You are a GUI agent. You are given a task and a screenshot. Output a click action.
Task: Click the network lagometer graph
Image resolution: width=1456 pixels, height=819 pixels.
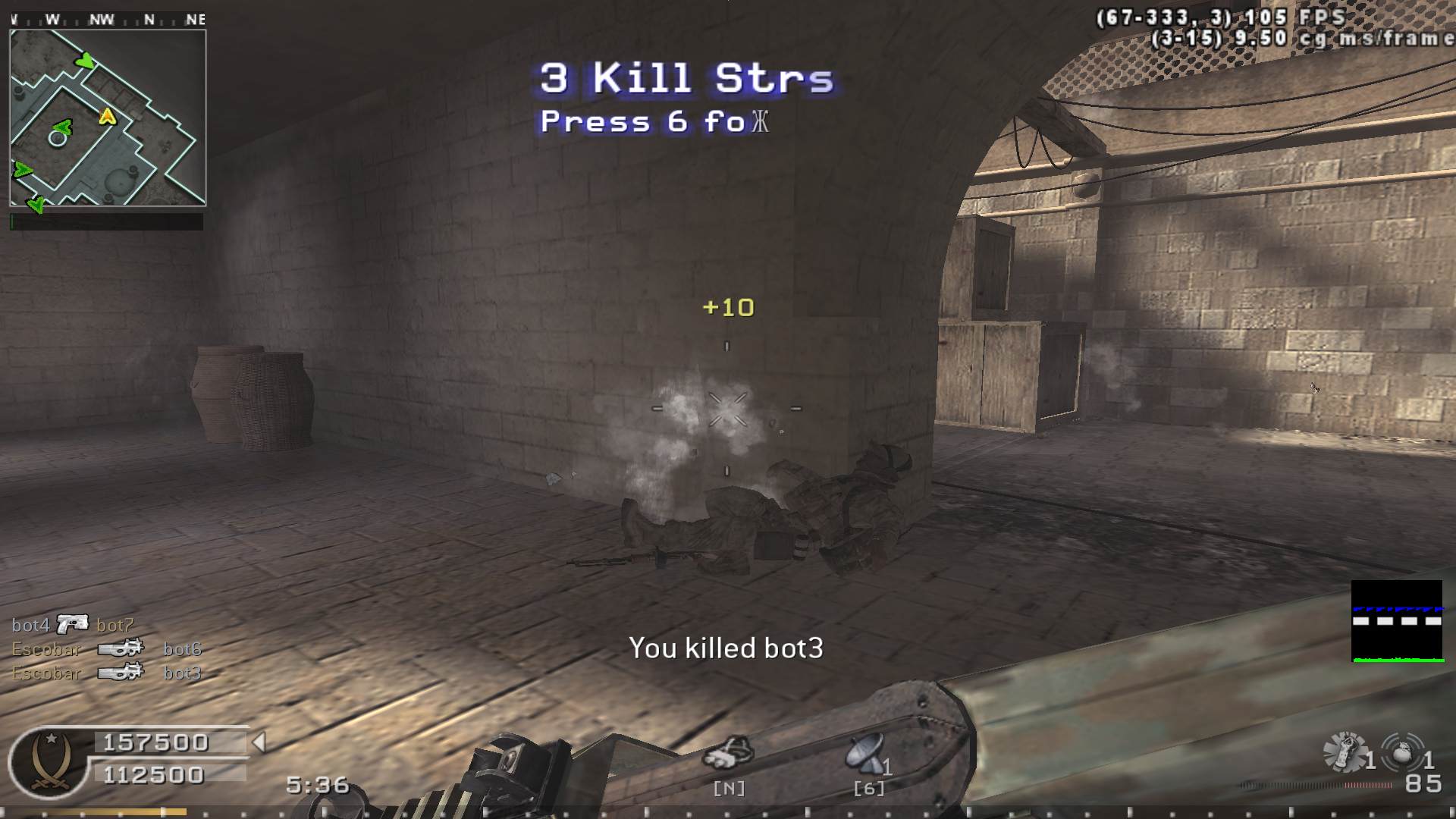[x=1397, y=621]
